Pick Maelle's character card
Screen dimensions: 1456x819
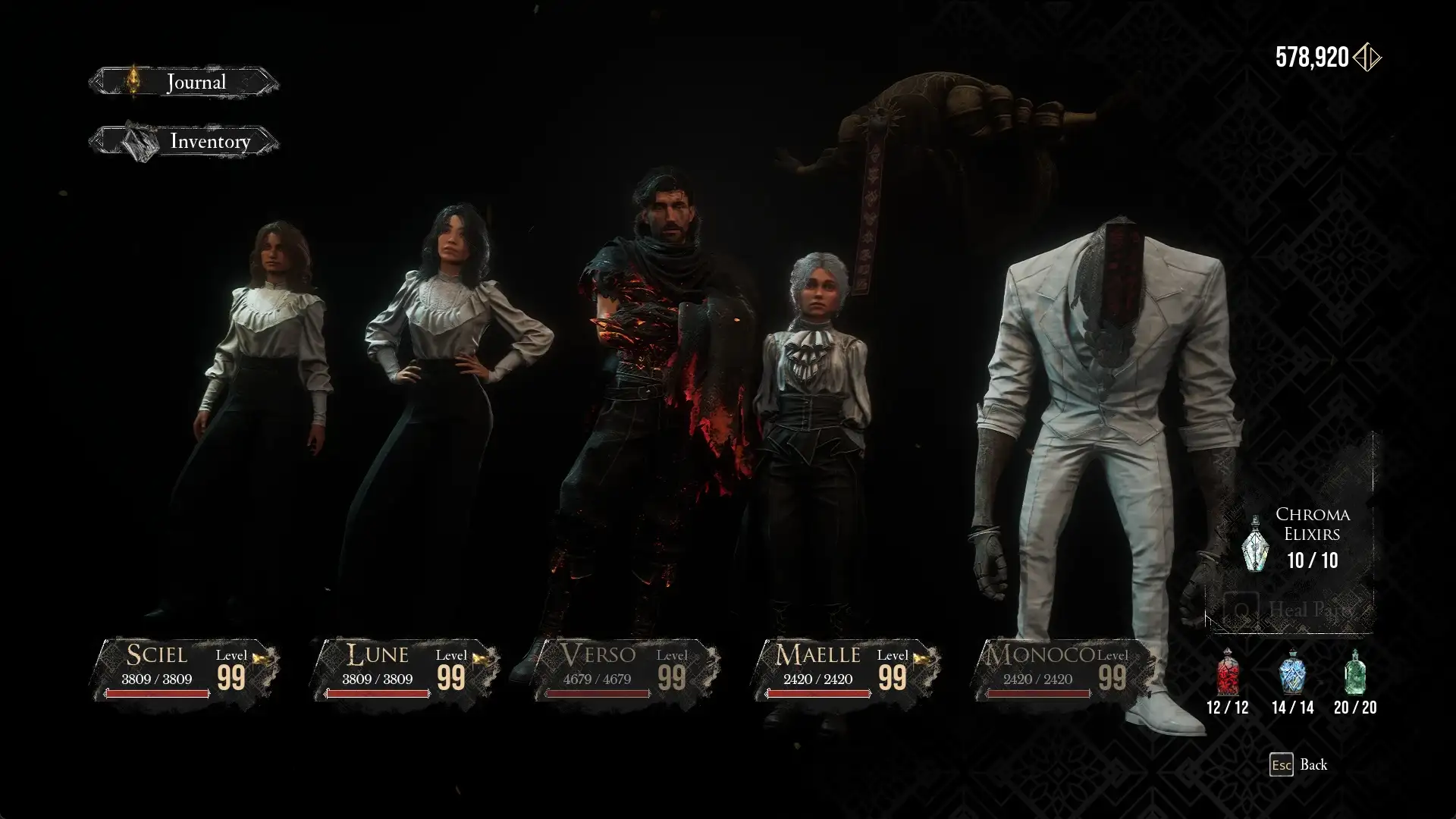(x=846, y=670)
